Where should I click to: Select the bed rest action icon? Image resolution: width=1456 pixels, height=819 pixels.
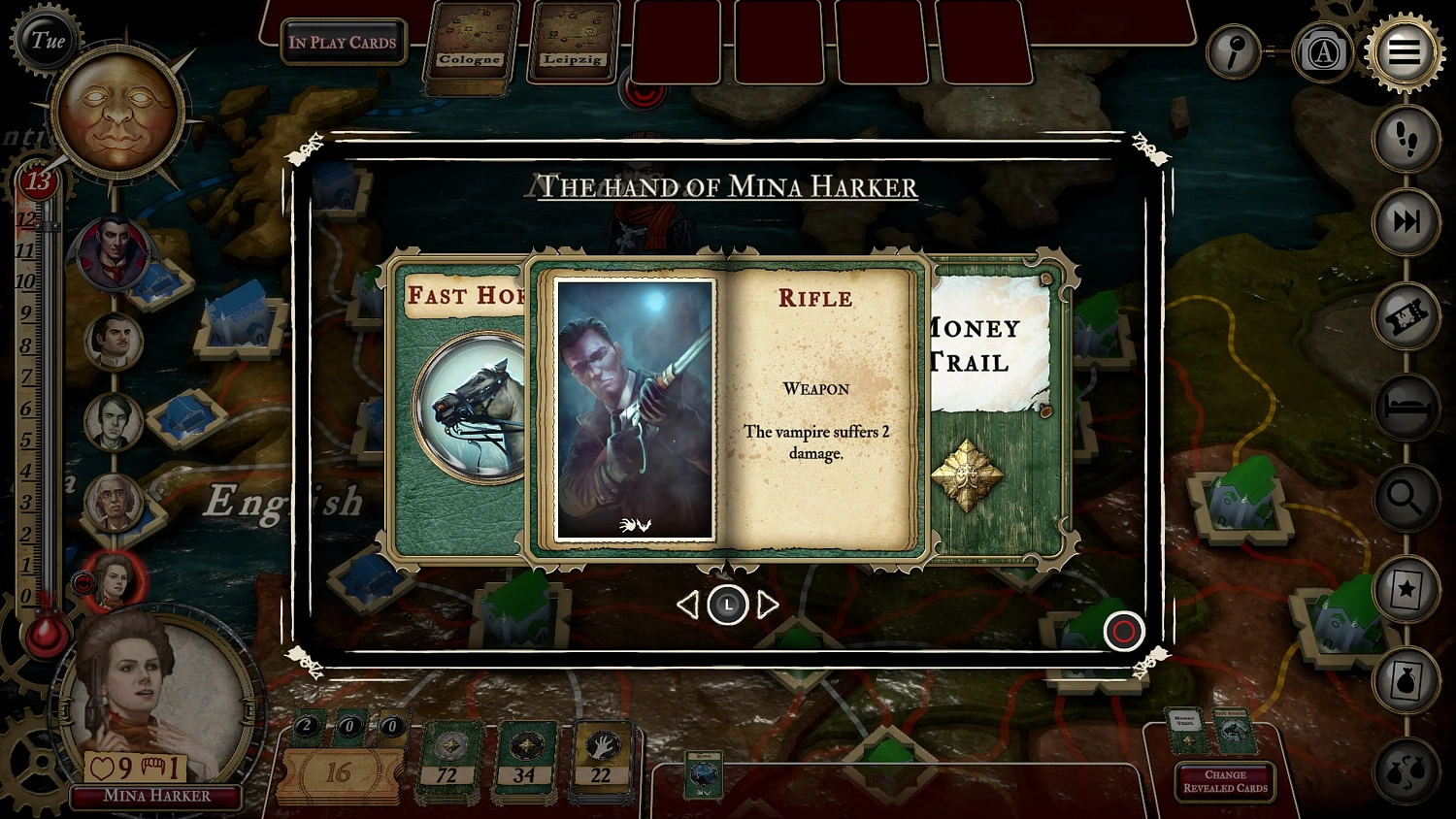coord(1405,407)
